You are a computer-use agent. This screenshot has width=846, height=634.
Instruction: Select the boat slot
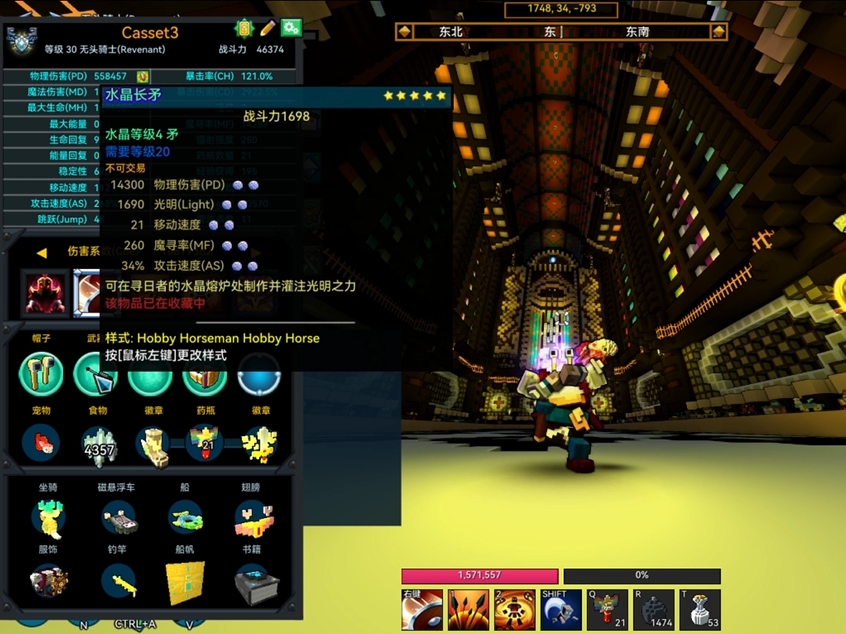185,517
